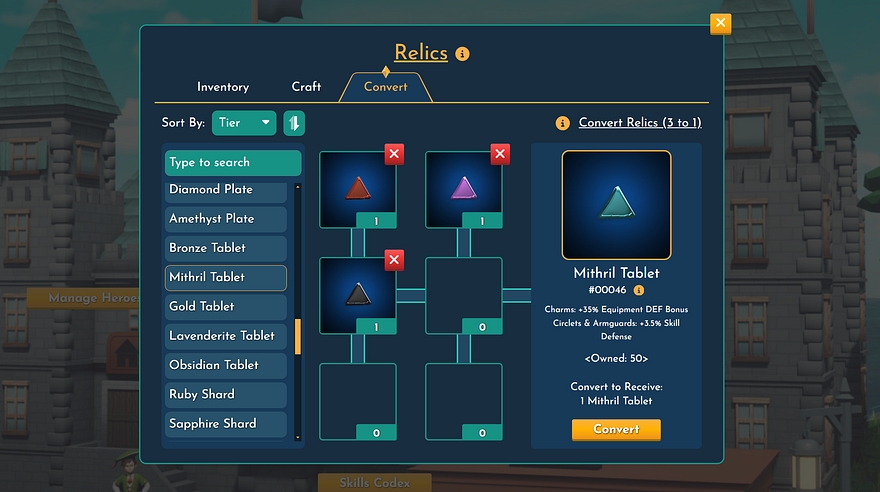Switch to the Inventory tab
The image size is (880, 492).
(223, 87)
